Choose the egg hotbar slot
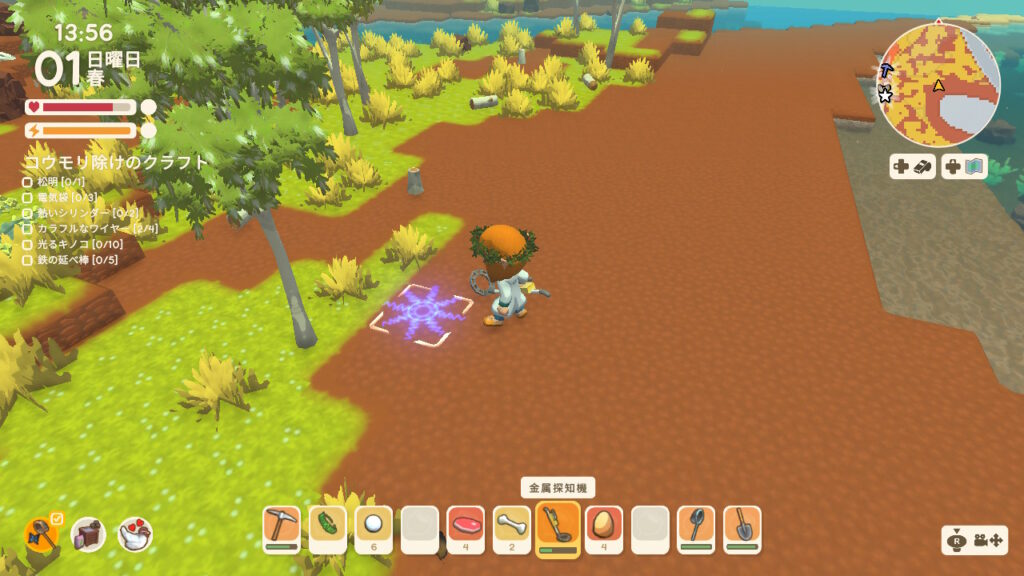This screenshot has width=1024, height=576. click(604, 526)
